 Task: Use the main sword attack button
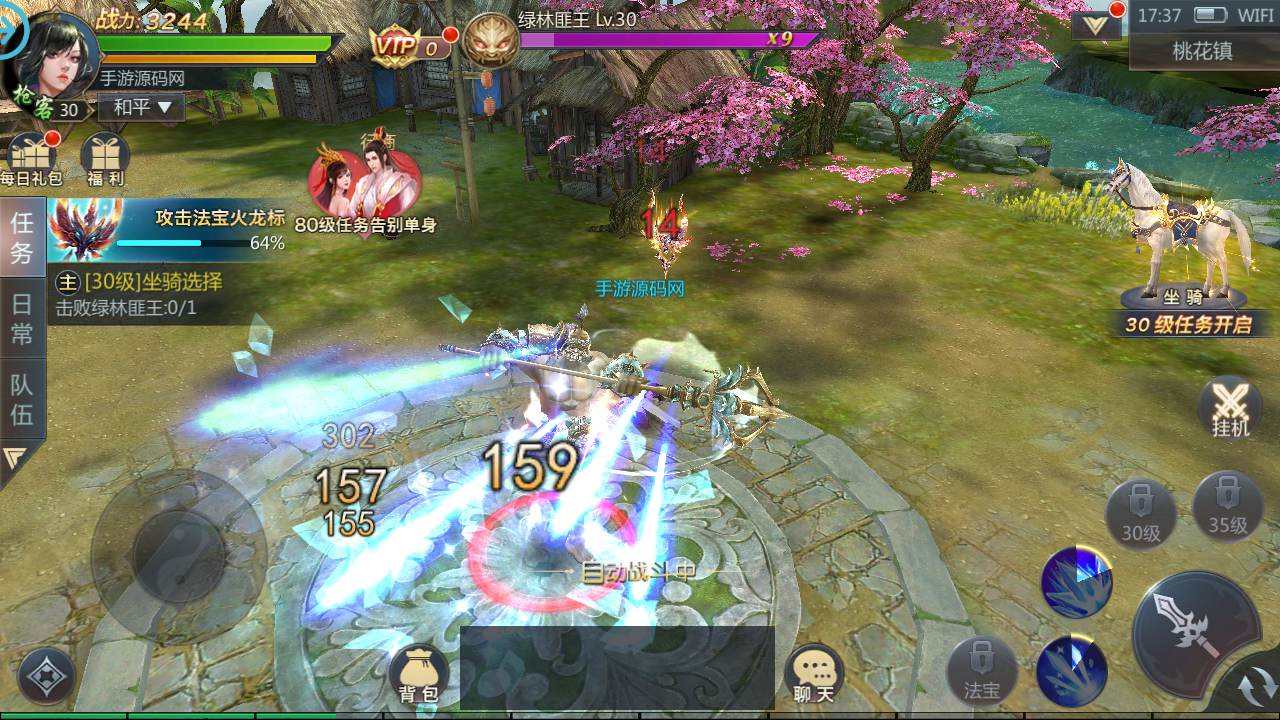coord(1194,628)
